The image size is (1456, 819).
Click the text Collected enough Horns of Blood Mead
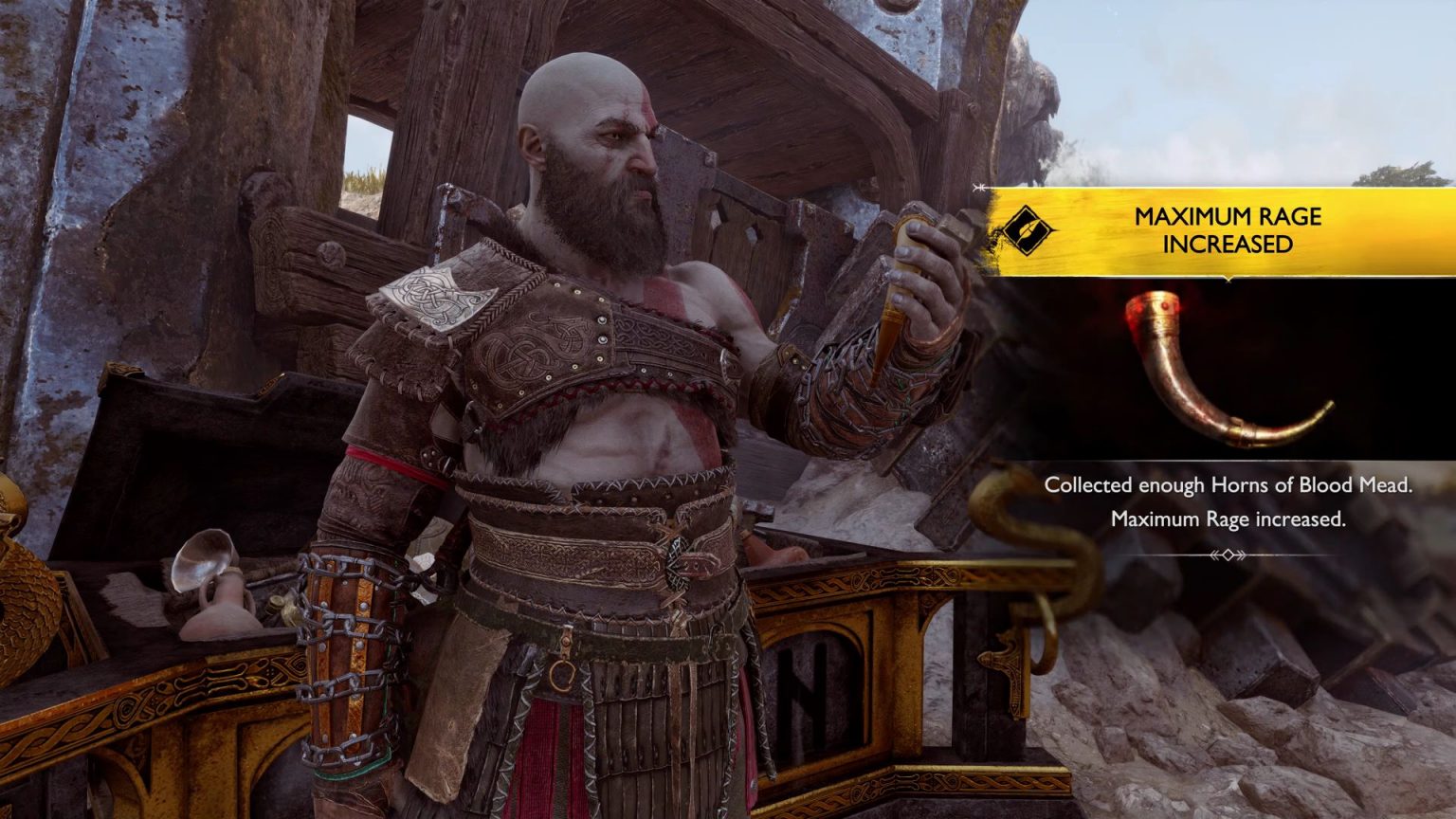tap(1229, 485)
